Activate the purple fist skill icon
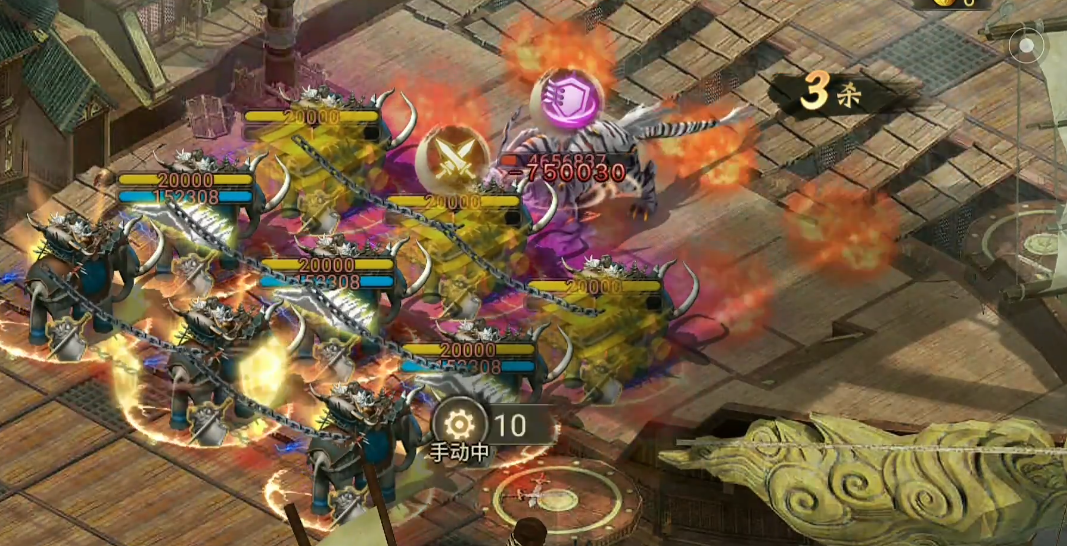Viewport: 1067px width, 546px height. pyautogui.click(x=568, y=99)
